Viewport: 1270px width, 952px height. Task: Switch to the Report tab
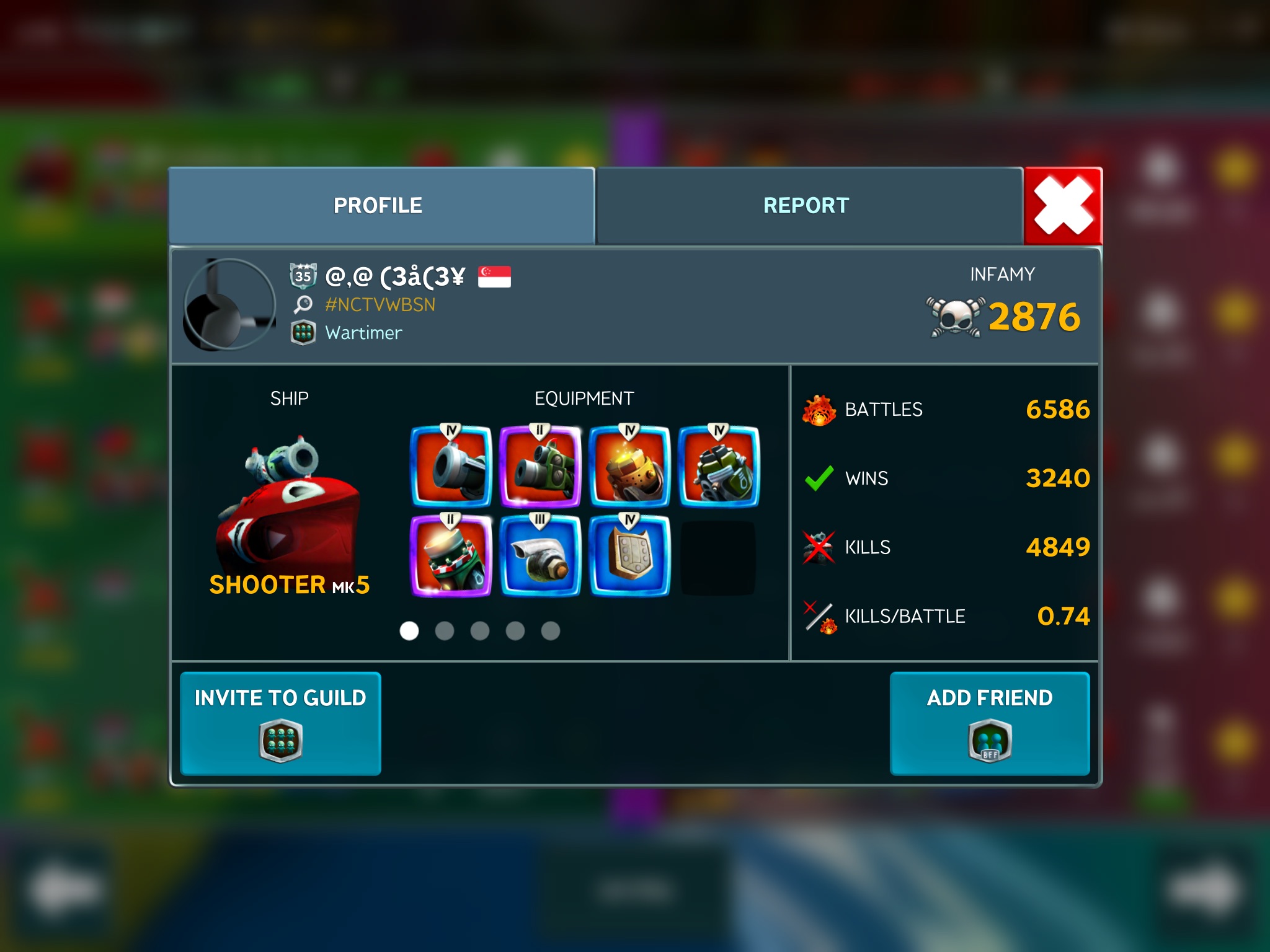806,206
